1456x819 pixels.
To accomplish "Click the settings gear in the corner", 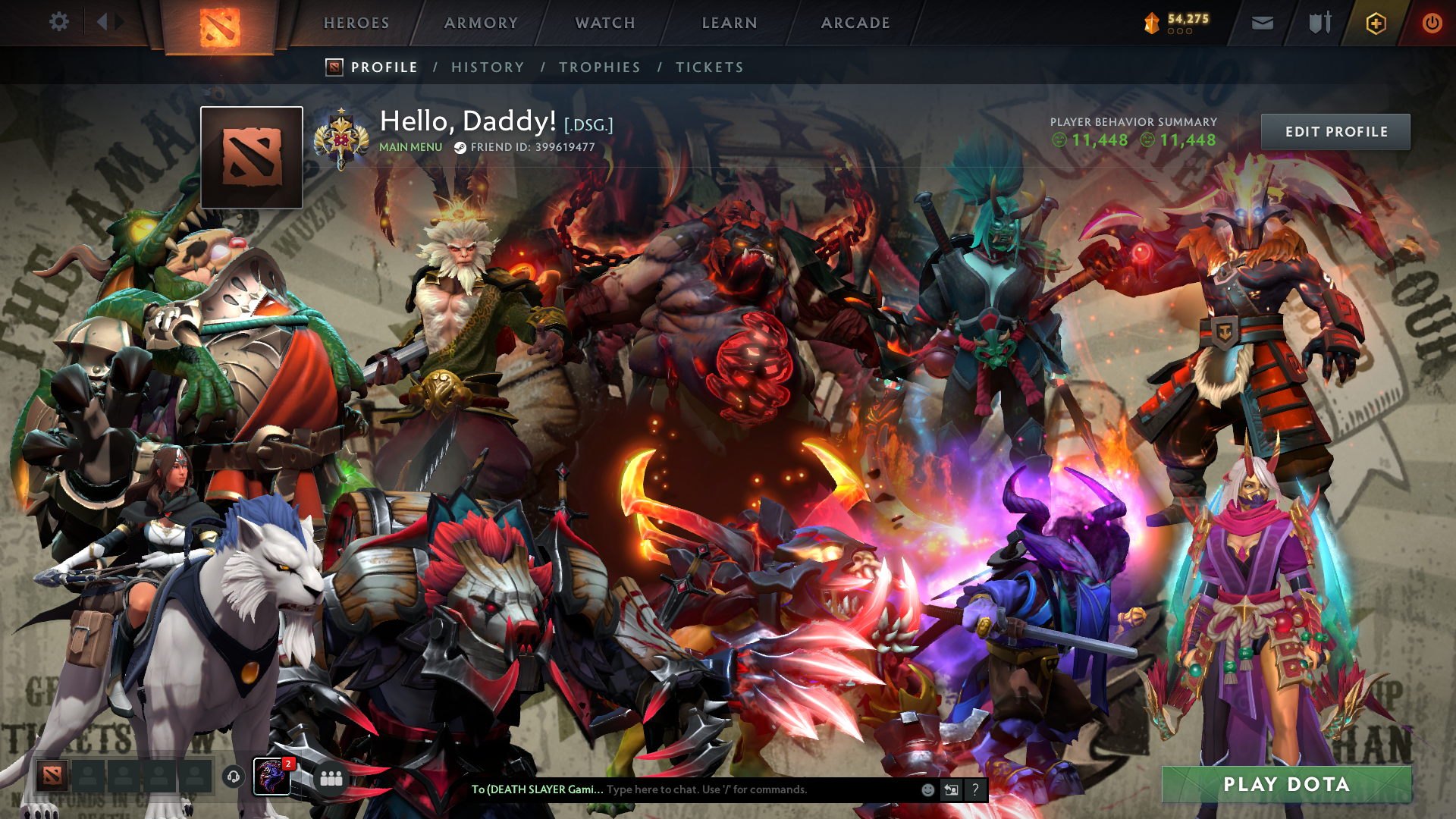I will (x=59, y=22).
